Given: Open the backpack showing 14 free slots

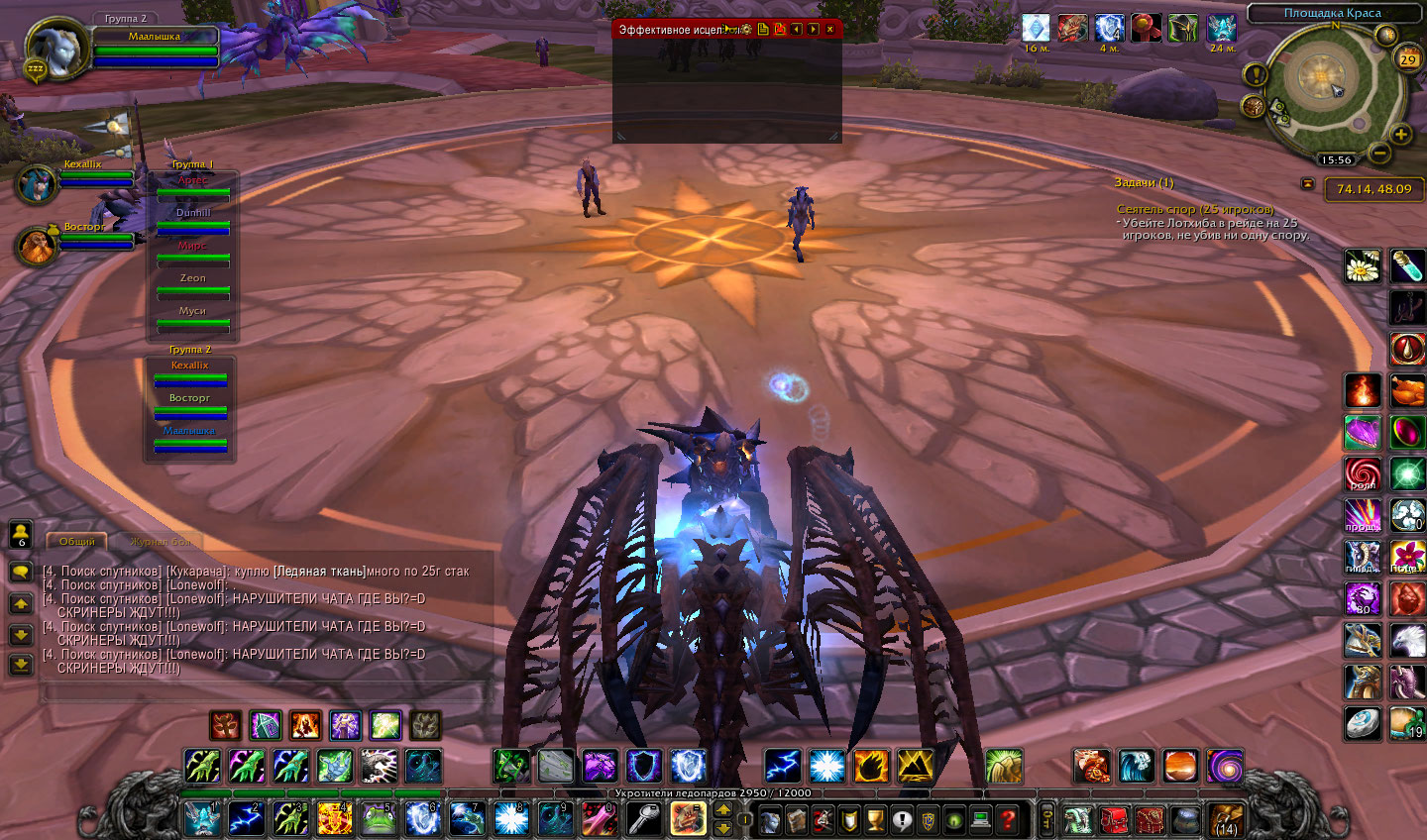Looking at the screenshot, I should click(1227, 819).
